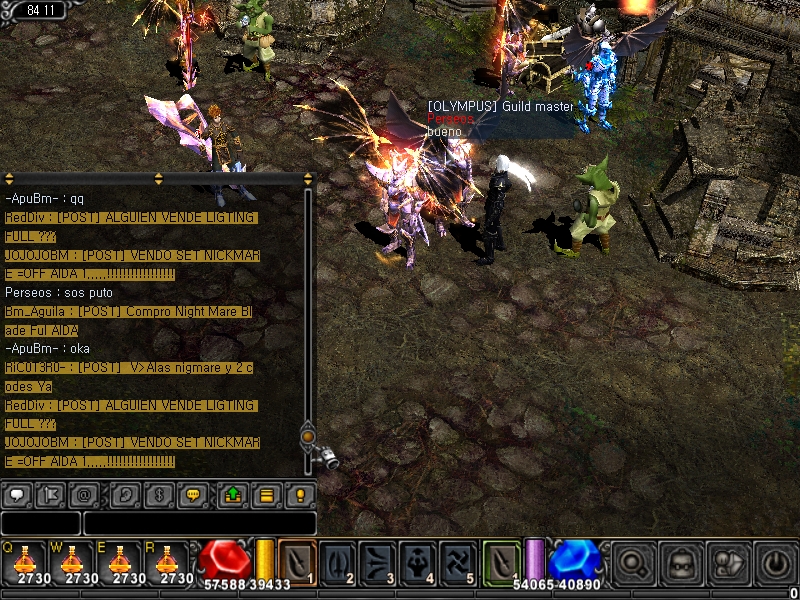Screen dimensions: 800x600
Task: Toggle the @ symbol chat button
Action: click(85, 494)
